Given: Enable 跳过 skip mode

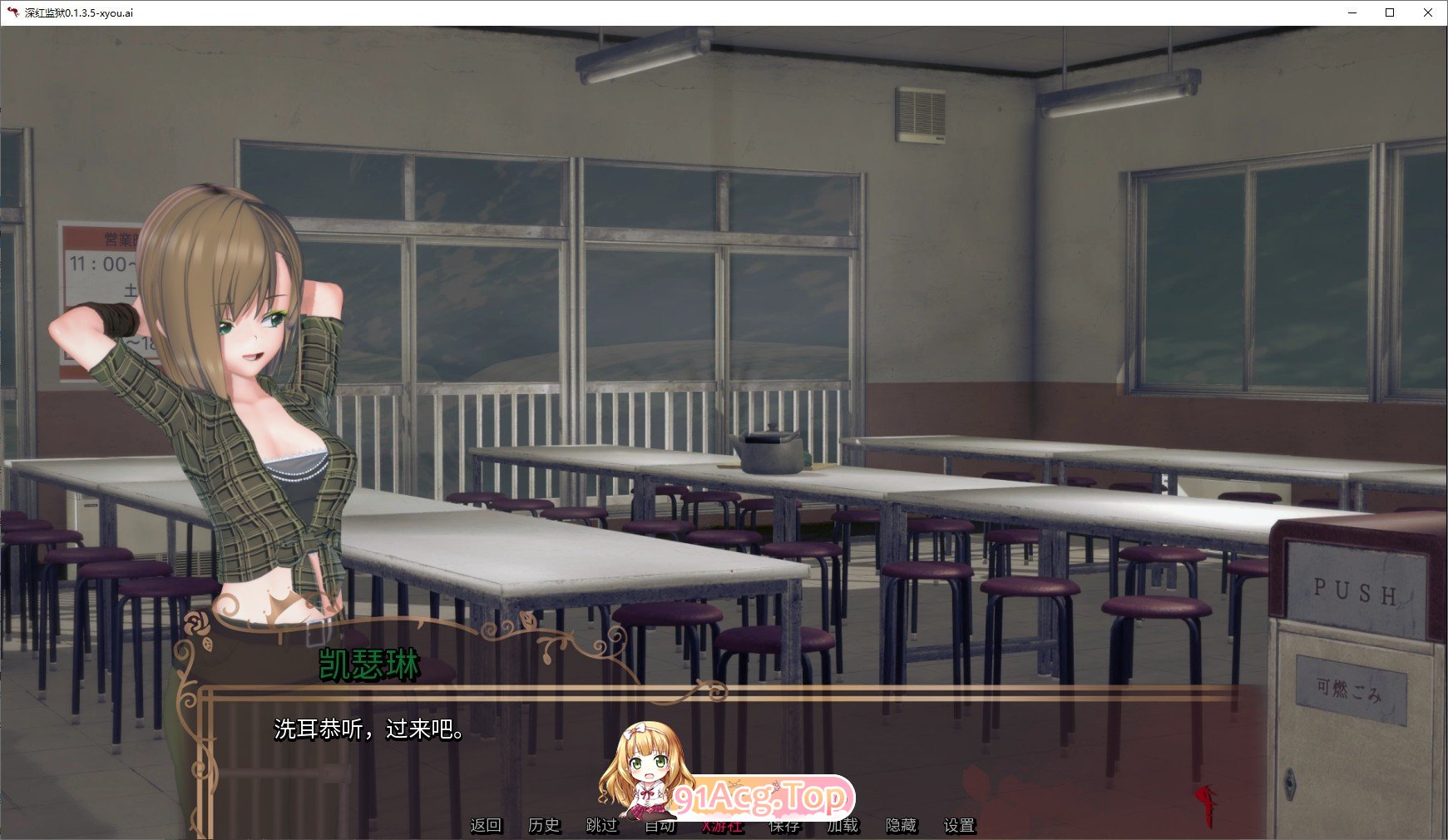Looking at the screenshot, I should click(x=601, y=825).
